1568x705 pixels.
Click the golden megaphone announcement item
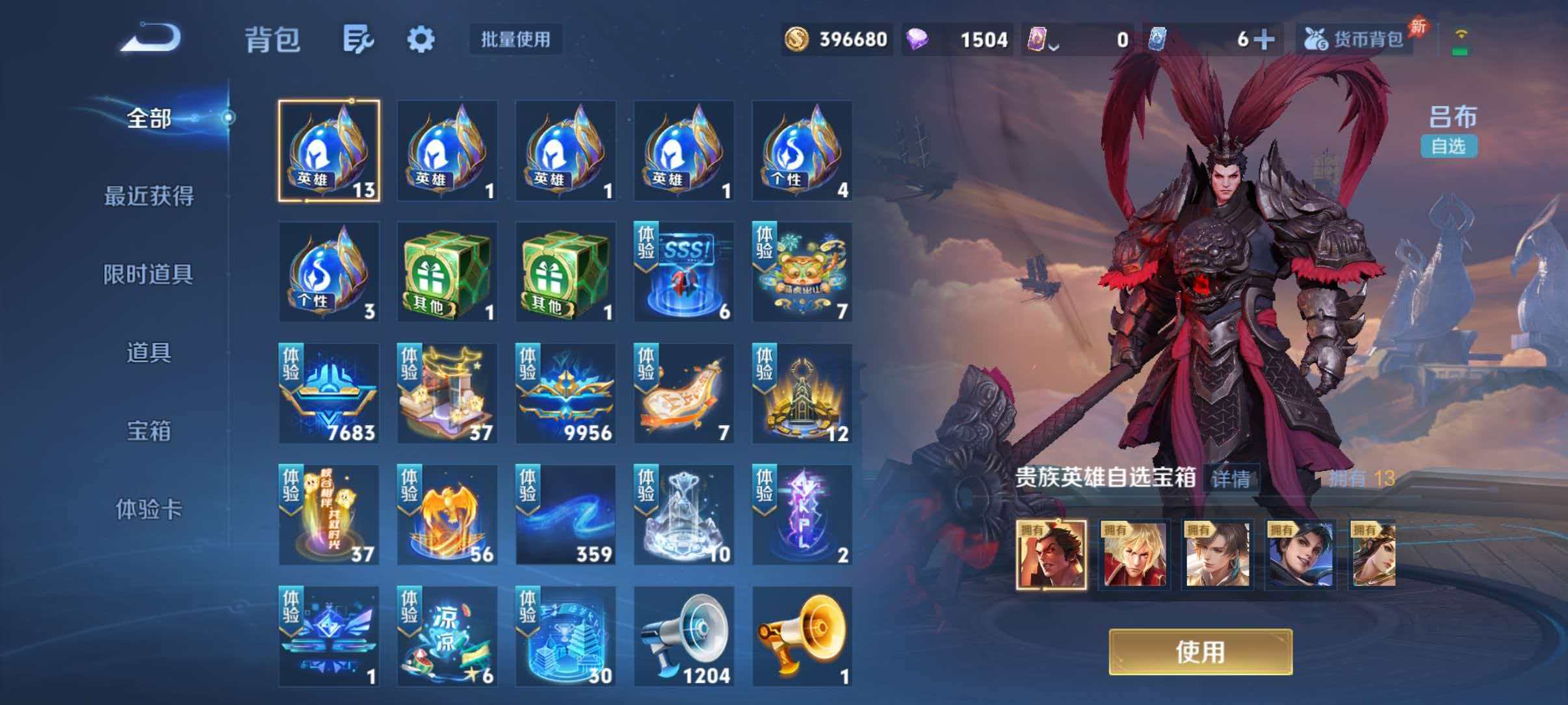click(x=801, y=634)
